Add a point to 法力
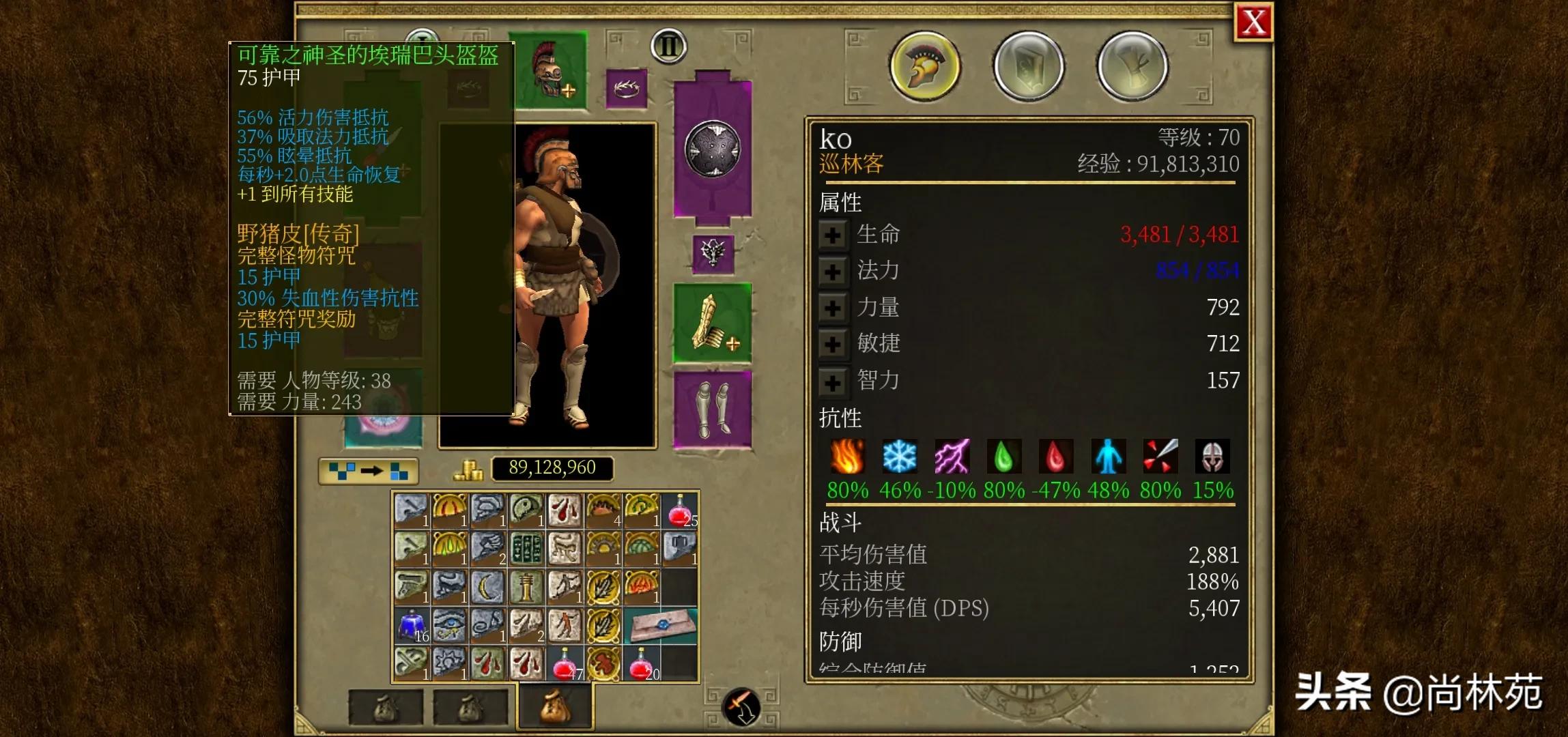The height and width of the screenshot is (737, 1568). coord(832,272)
